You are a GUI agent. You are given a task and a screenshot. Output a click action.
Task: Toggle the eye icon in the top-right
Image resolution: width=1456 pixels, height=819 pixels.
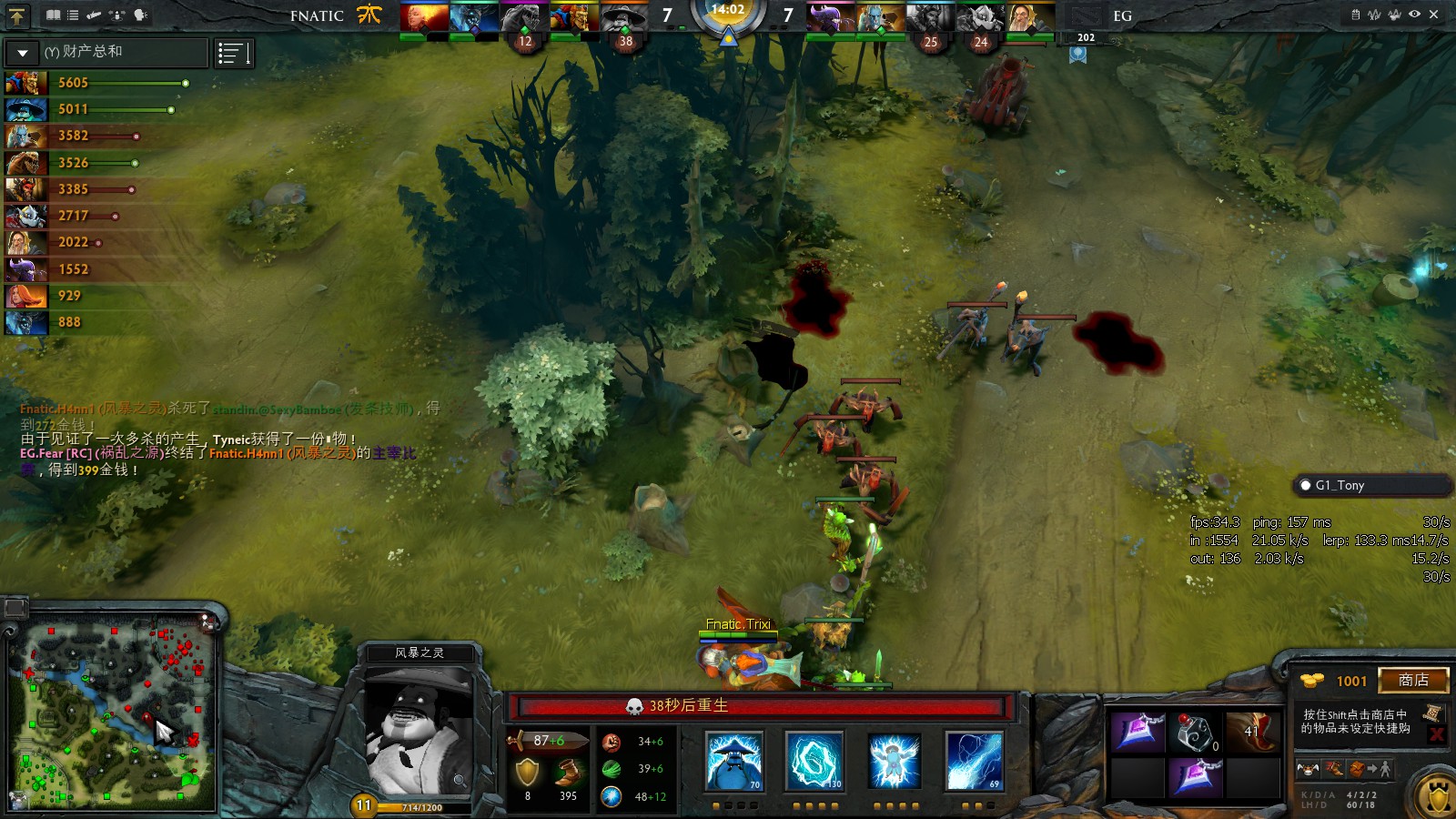point(1414,15)
